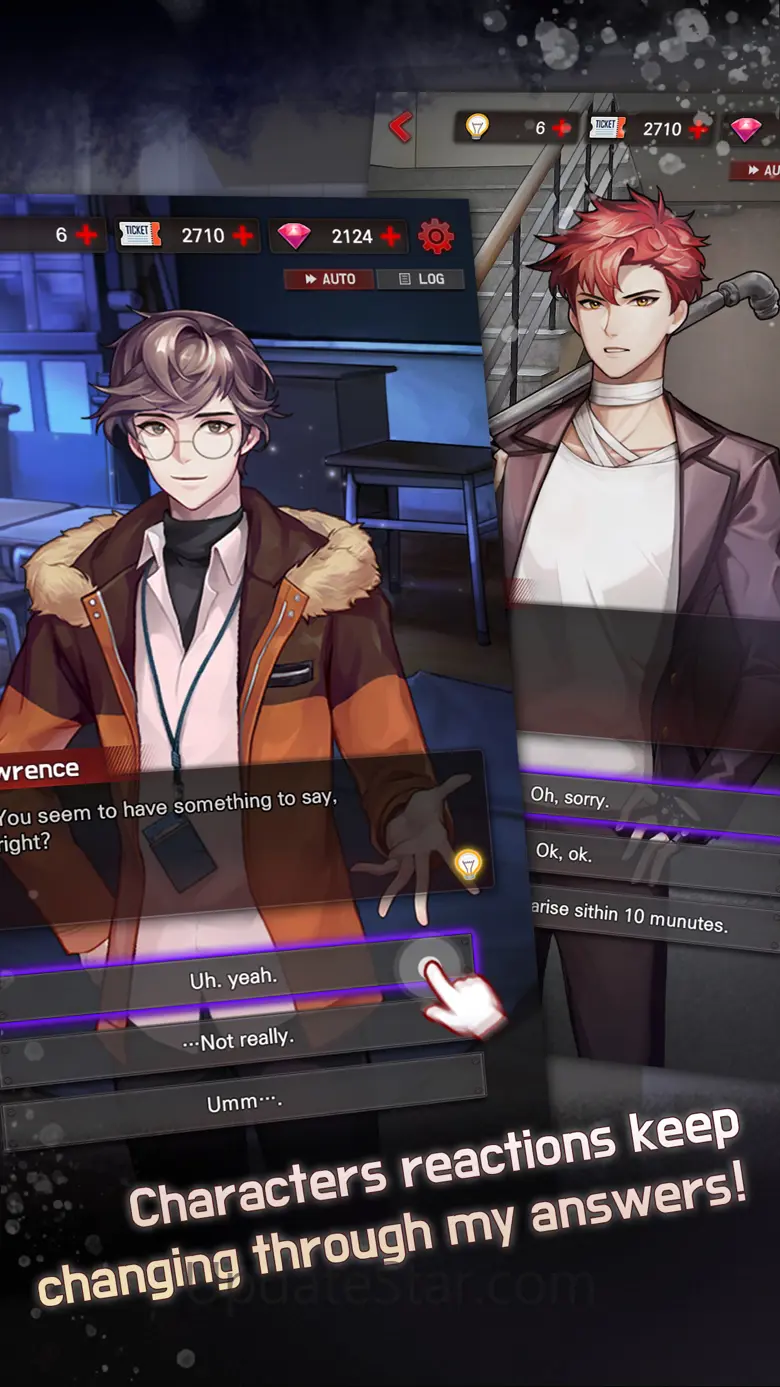Open the dialogue LOG
This screenshot has width=780, height=1387.
point(420,279)
